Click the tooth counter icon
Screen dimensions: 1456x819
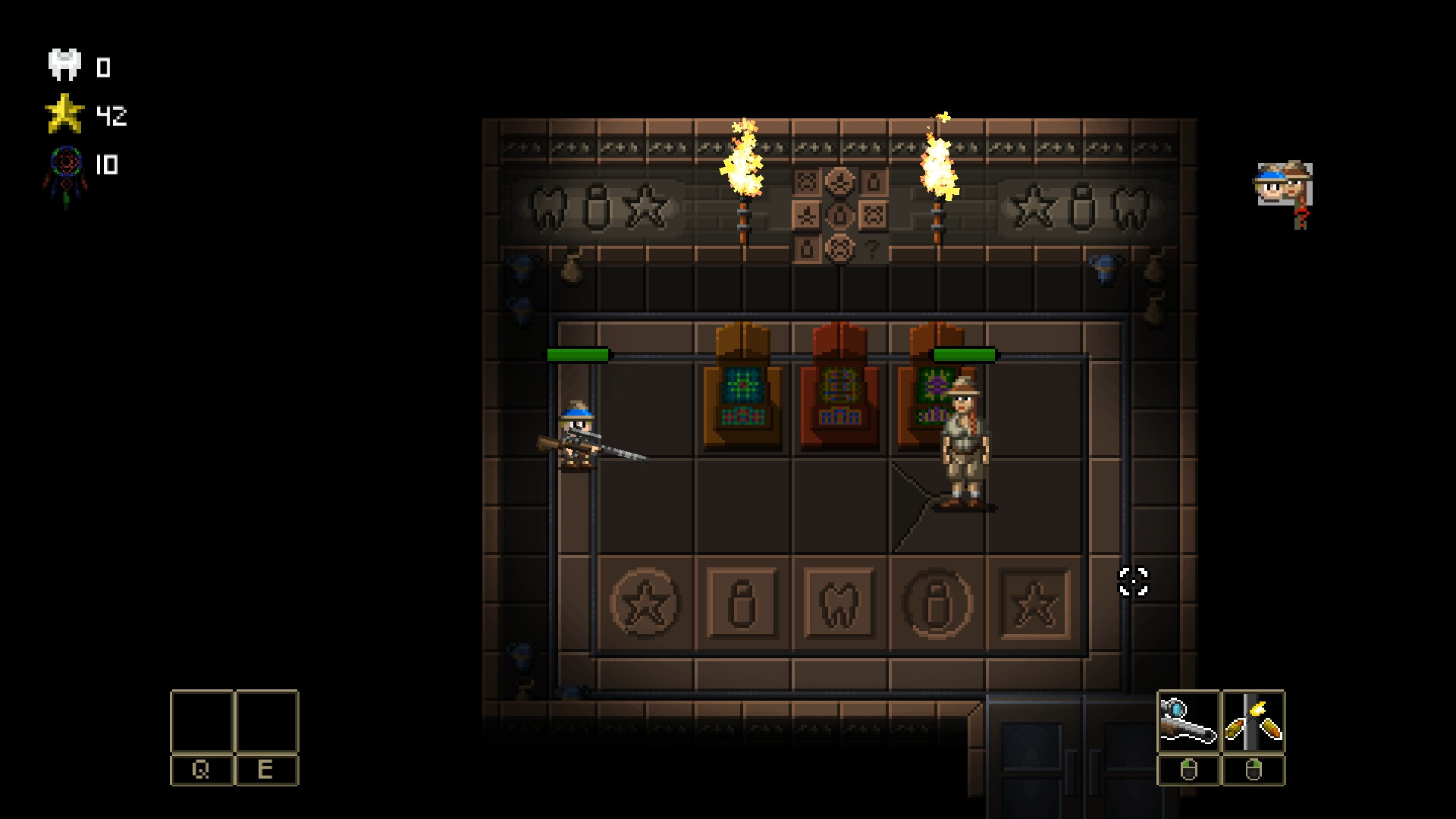coord(64,64)
